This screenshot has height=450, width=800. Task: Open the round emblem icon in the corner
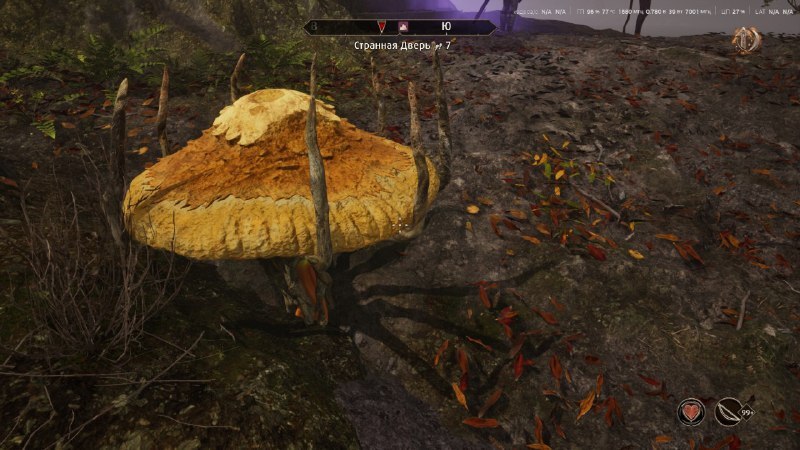click(746, 40)
